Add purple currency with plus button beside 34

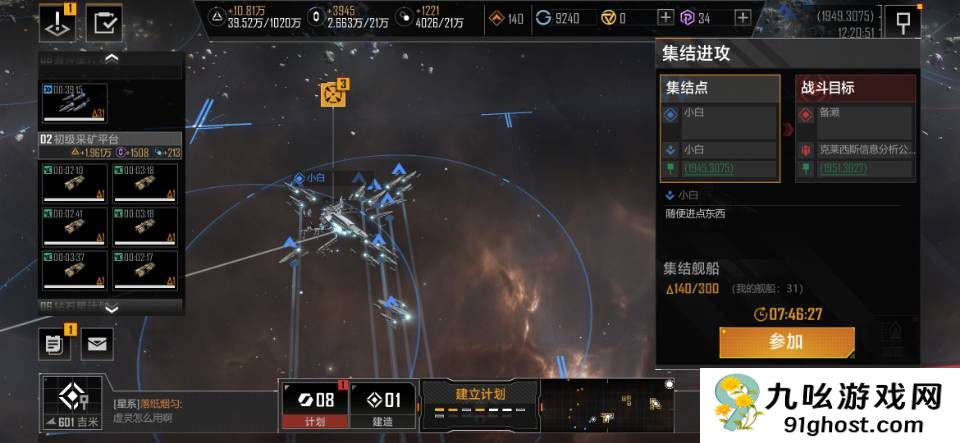[742, 18]
